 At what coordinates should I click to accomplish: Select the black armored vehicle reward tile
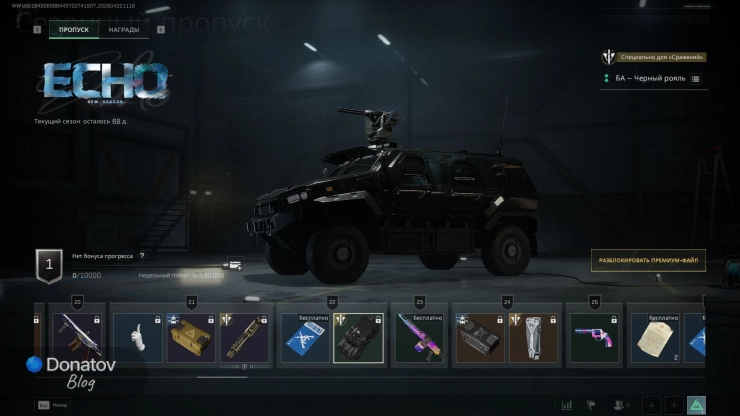click(358, 338)
